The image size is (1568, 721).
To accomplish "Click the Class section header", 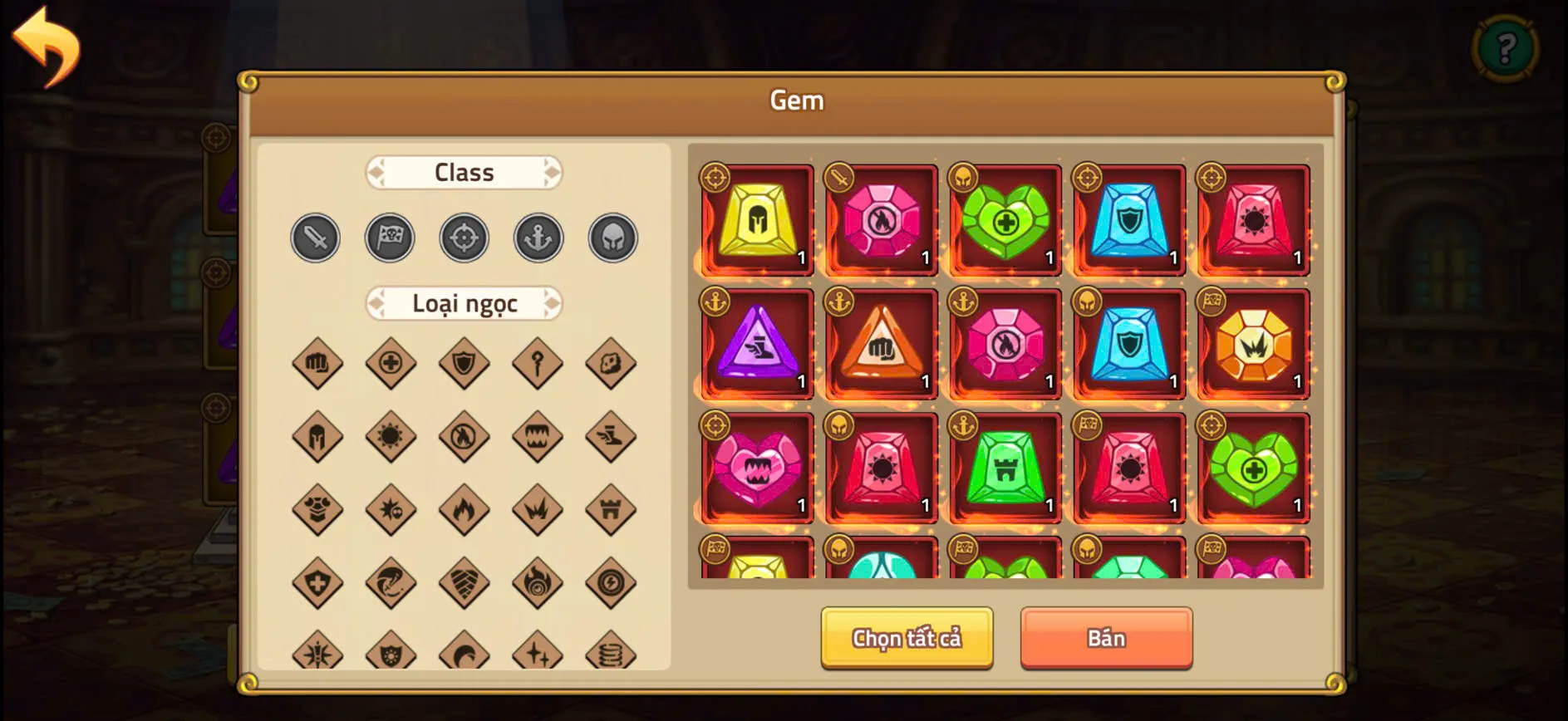I will (464, 172).
